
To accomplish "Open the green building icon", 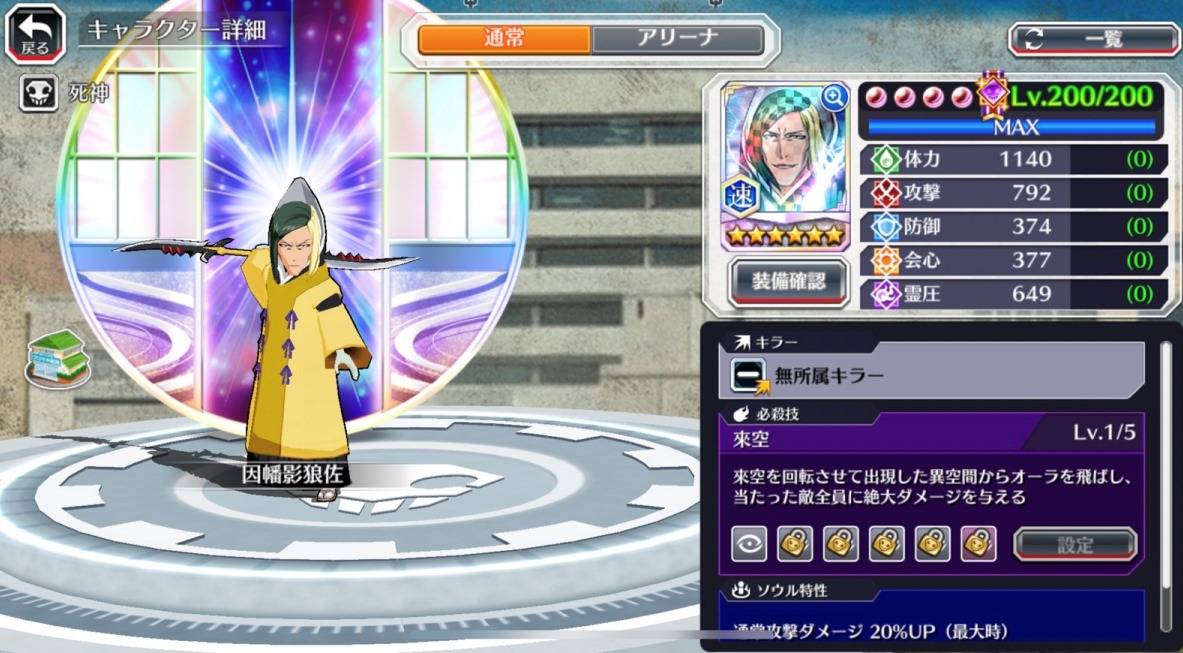I will [57, 358].
